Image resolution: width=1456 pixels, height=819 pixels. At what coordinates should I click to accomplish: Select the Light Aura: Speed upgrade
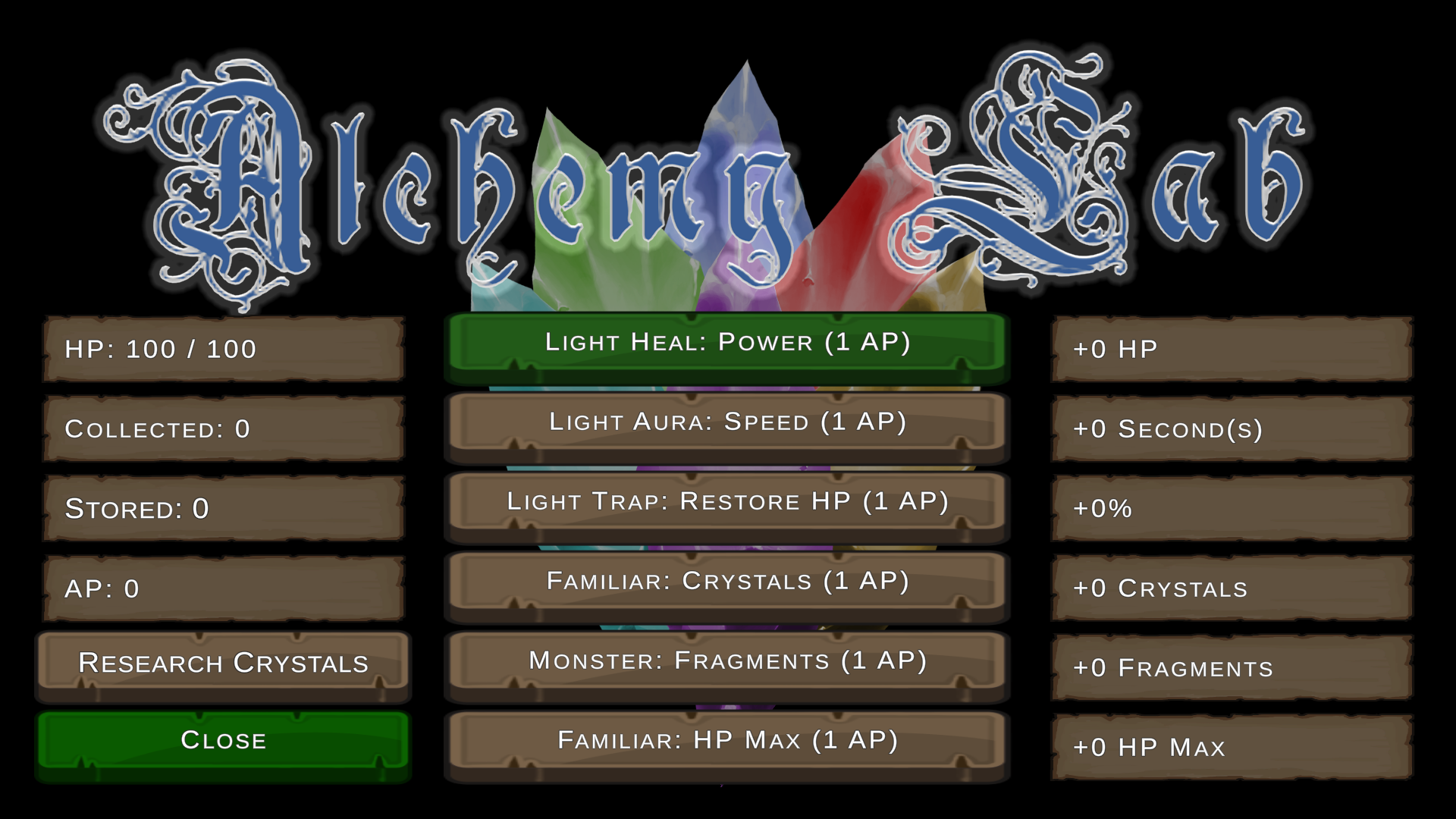pos(726,422)
